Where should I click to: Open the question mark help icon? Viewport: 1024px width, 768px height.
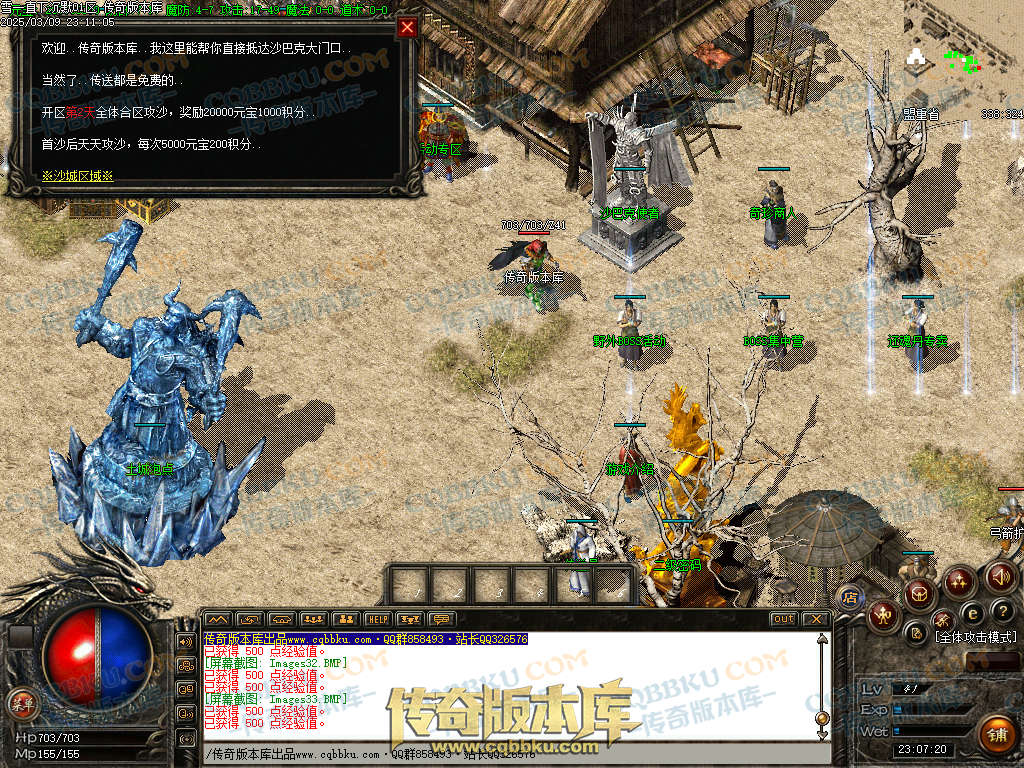(x=1003, y=611)
